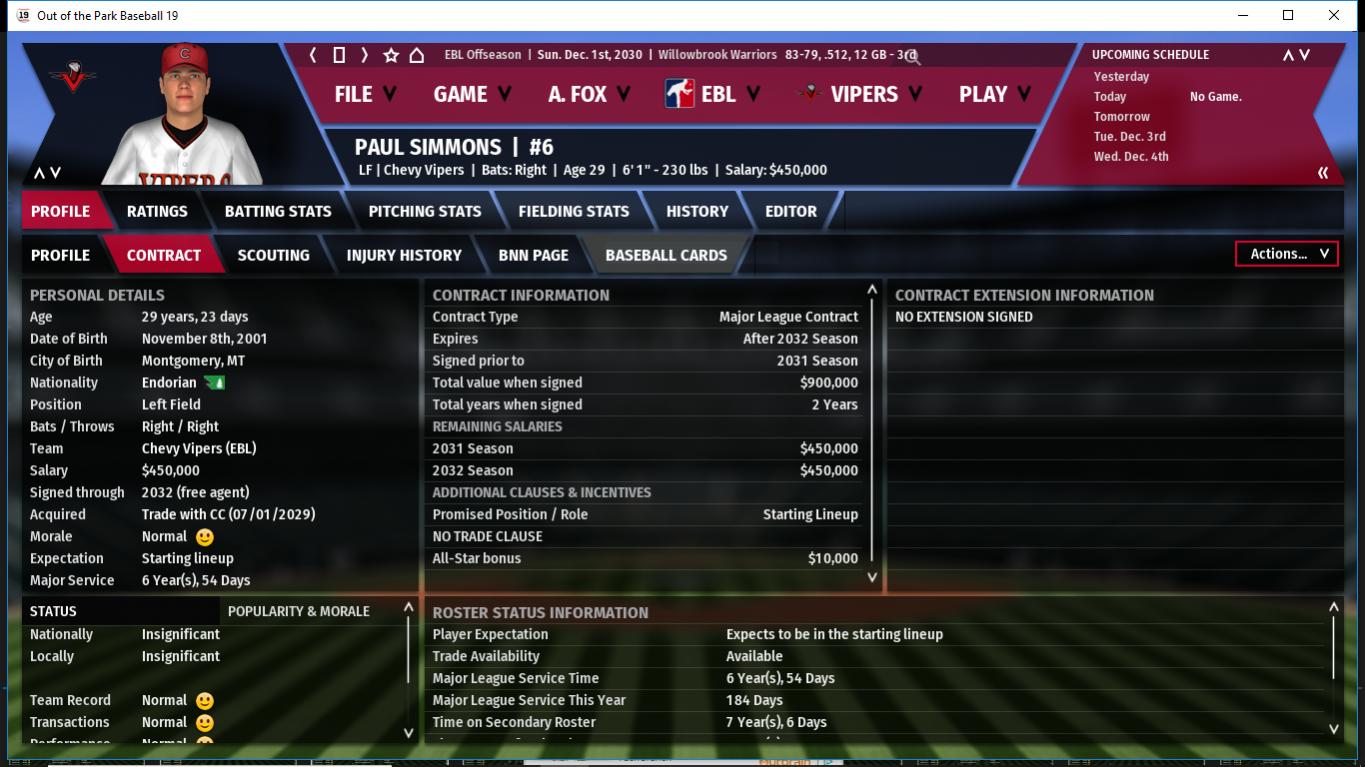Image resolution: width=1365 pixels, height=767 pixels.
Task: Open the GAME dropdown menu
Action: pyautogui.click(x=472, y=94)
